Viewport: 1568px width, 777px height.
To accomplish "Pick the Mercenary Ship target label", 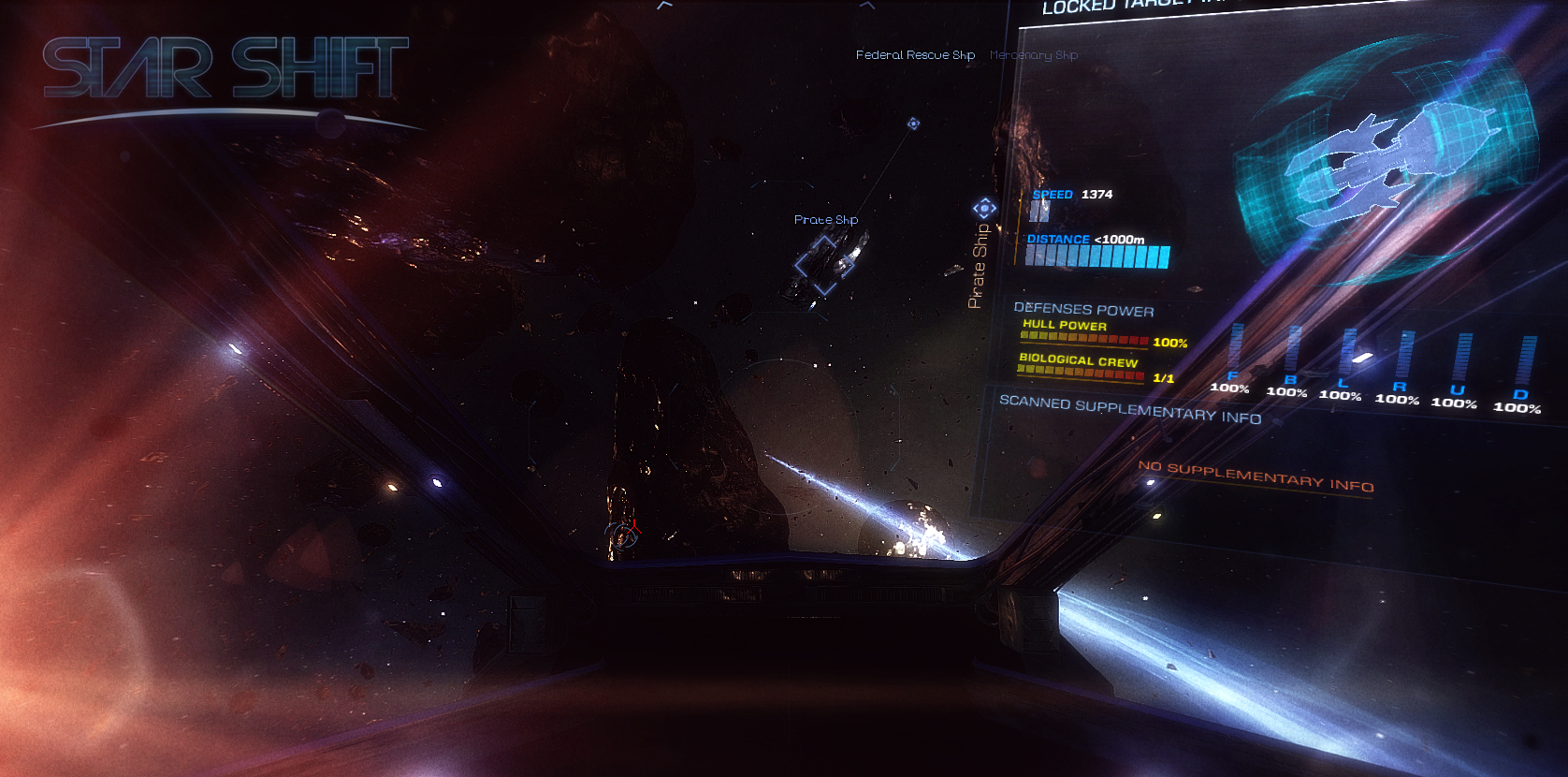I will [1034, 55].
